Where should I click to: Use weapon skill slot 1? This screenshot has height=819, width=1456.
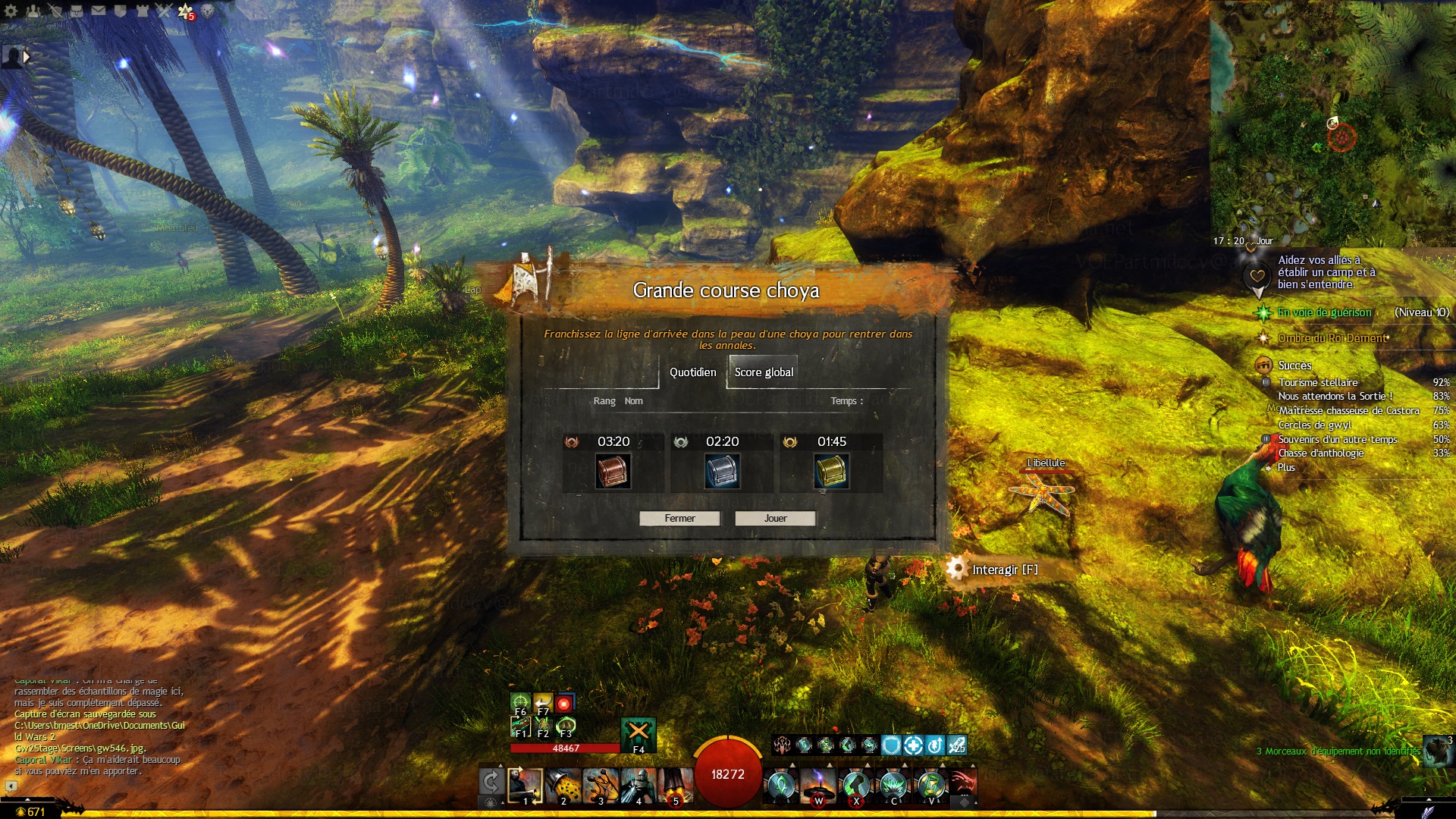[x=525, y=785]
